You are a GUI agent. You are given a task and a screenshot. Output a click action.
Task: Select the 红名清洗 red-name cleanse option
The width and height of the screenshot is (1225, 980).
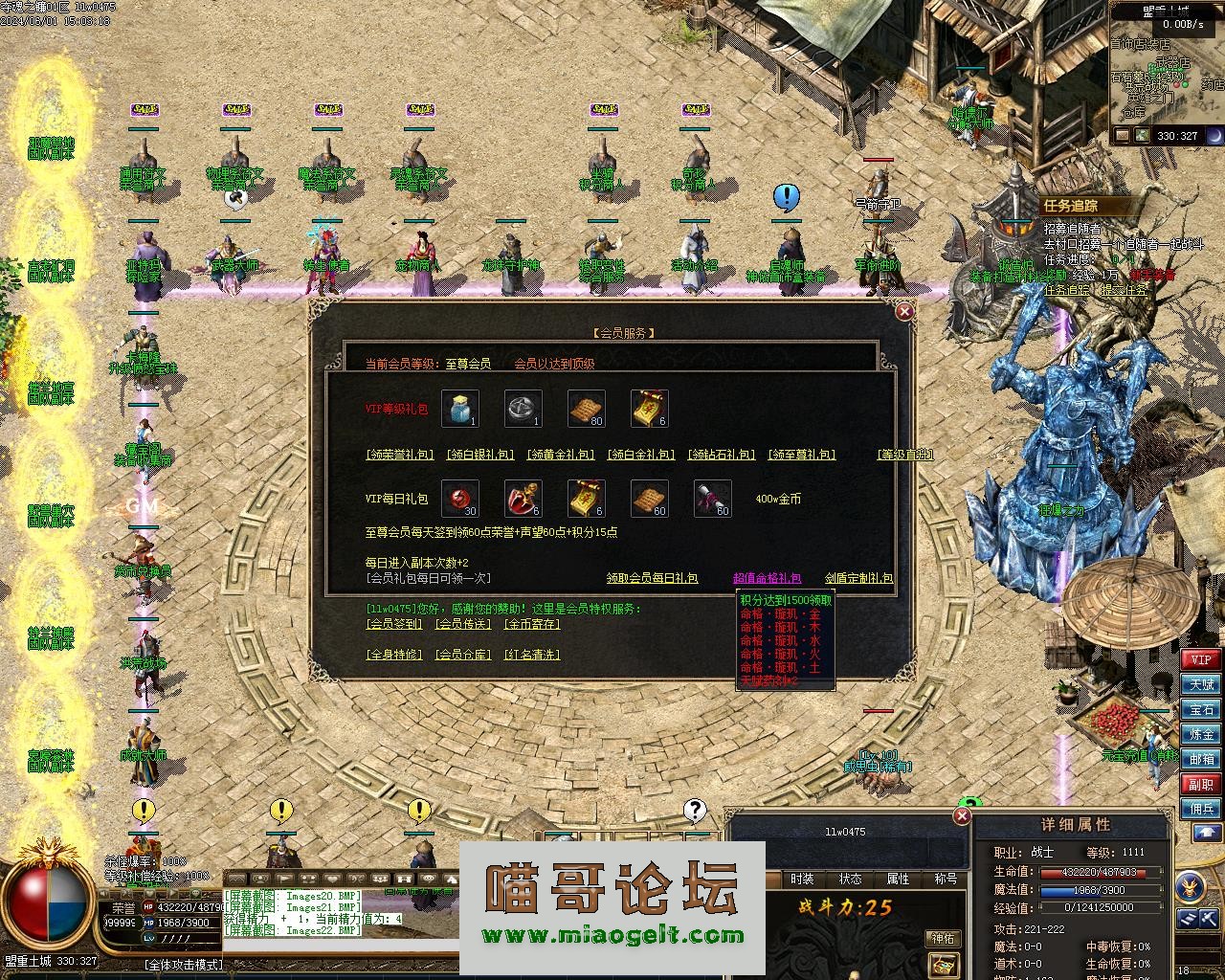tap(531, 655)
